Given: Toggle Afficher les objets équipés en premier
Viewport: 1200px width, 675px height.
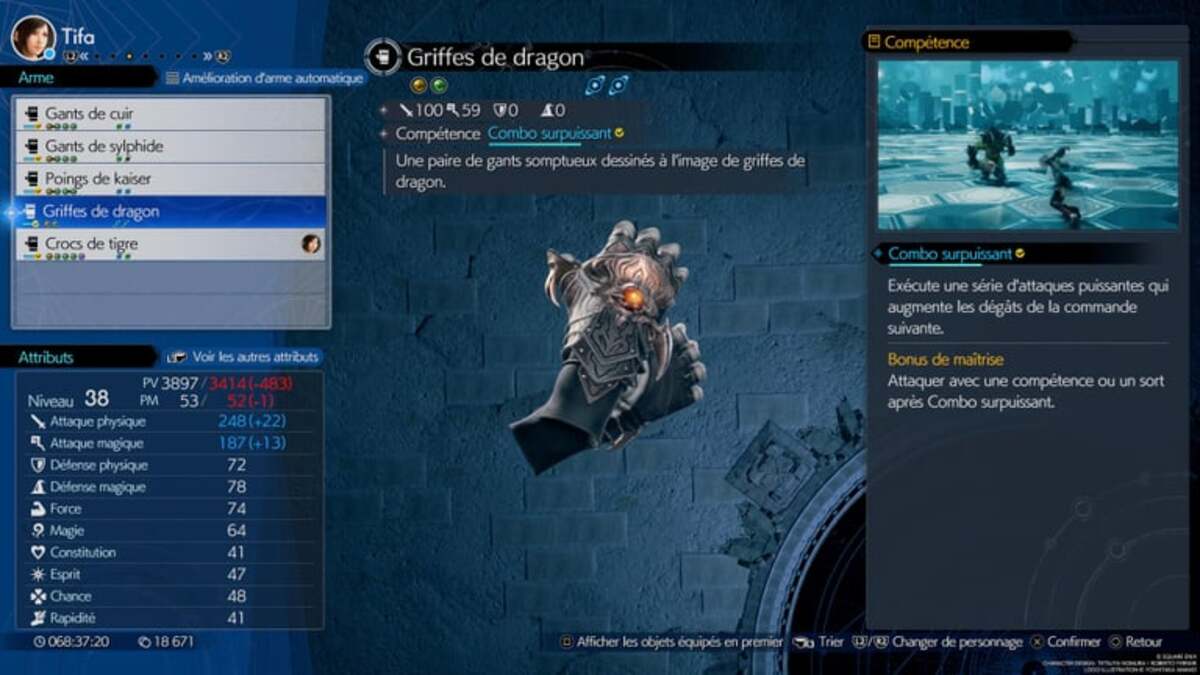Looking at the screenshot, I should click(670, 642).
